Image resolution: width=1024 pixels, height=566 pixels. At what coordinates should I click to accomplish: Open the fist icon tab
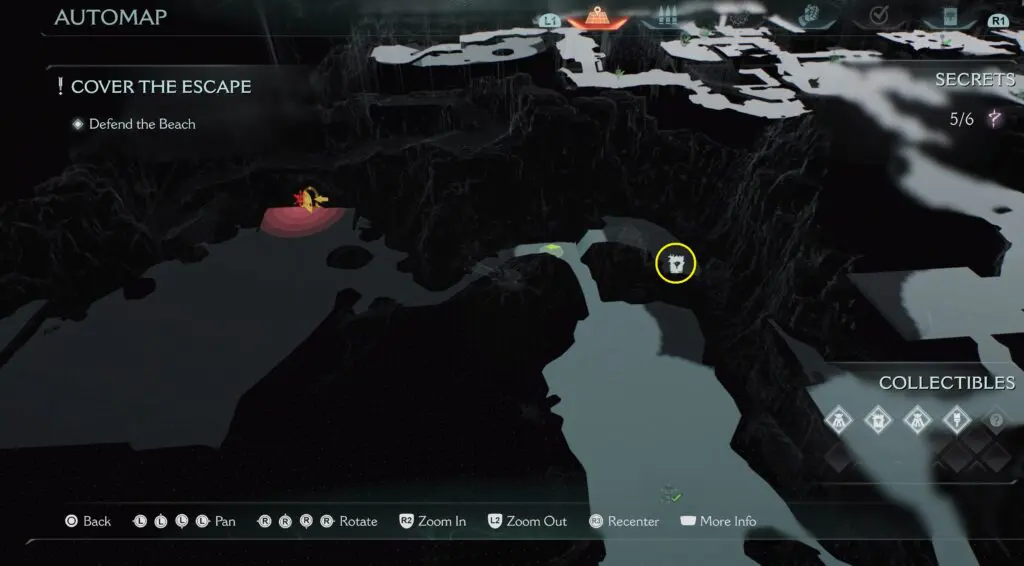(x=809, y=17)
